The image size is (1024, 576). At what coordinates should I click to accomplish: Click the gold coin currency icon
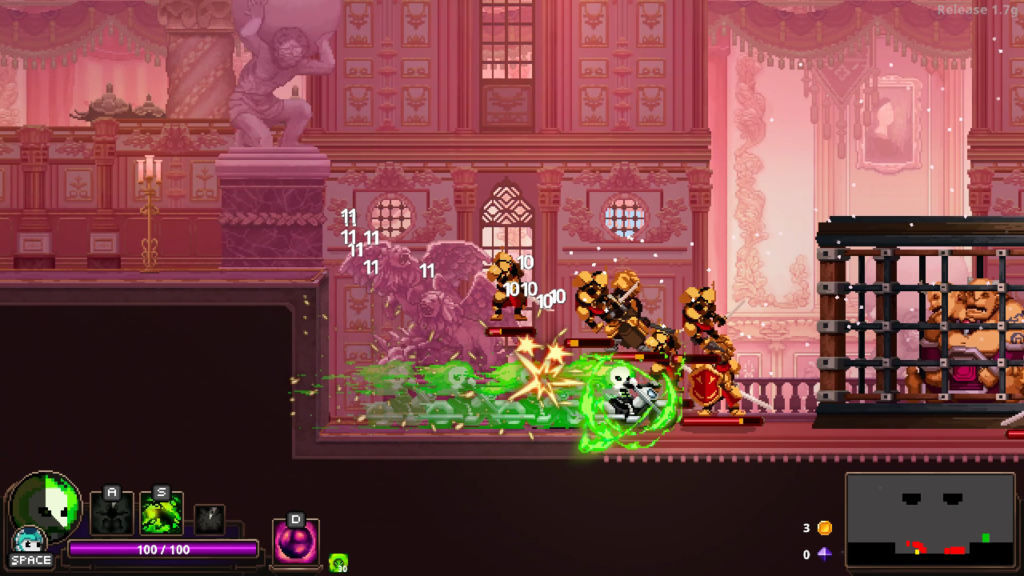click(x=824, y=528)
